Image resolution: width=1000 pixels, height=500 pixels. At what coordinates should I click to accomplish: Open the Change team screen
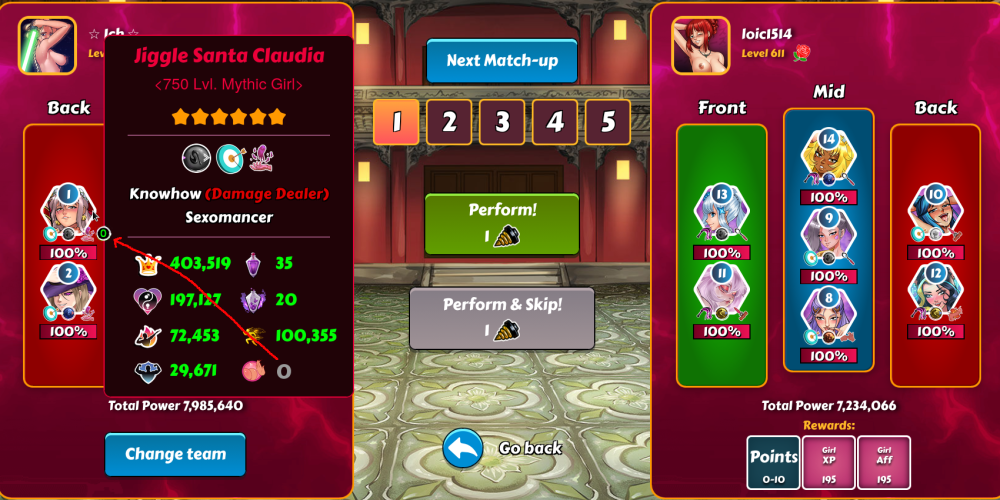175,454
